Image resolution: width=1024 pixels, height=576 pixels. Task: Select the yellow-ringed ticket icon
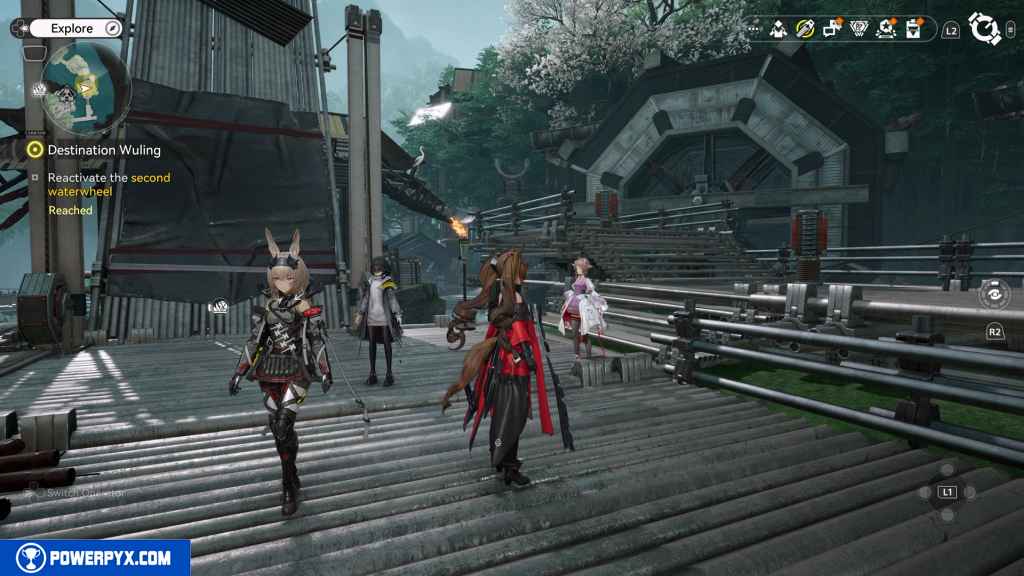(804, 30)
